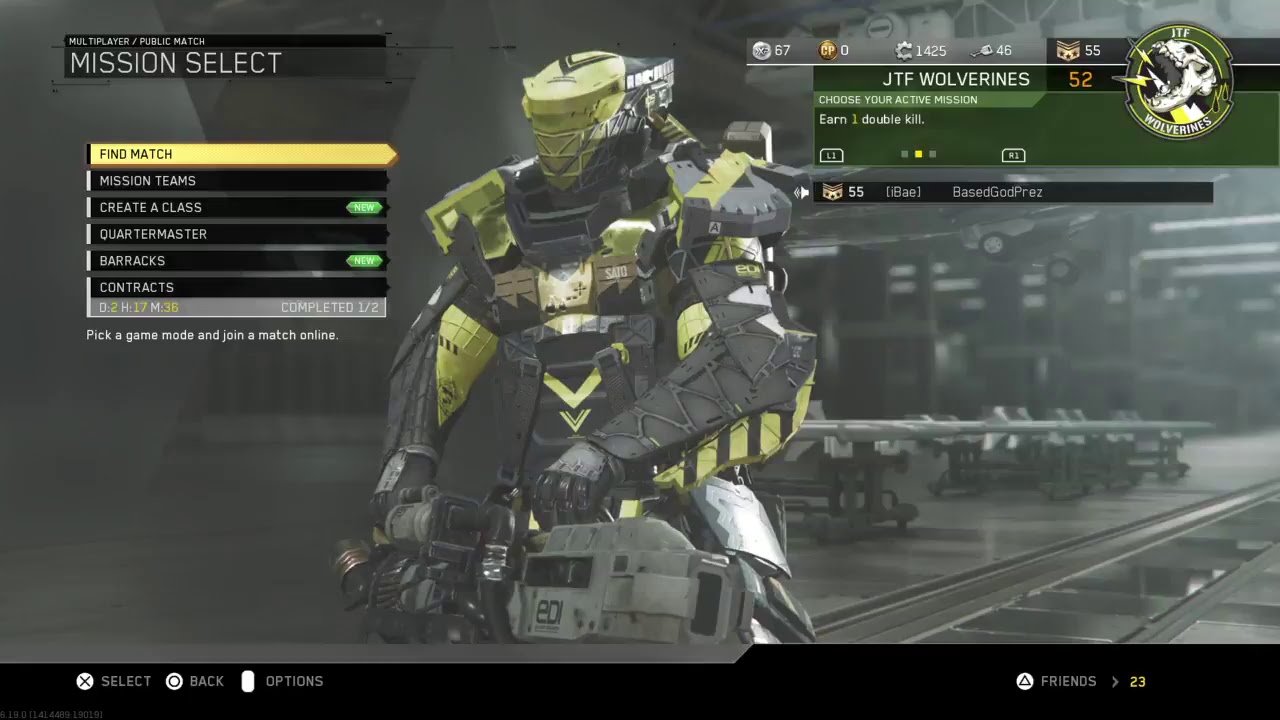
Task: Go to the Quartermaster
Action: click(x=237, y=234)
